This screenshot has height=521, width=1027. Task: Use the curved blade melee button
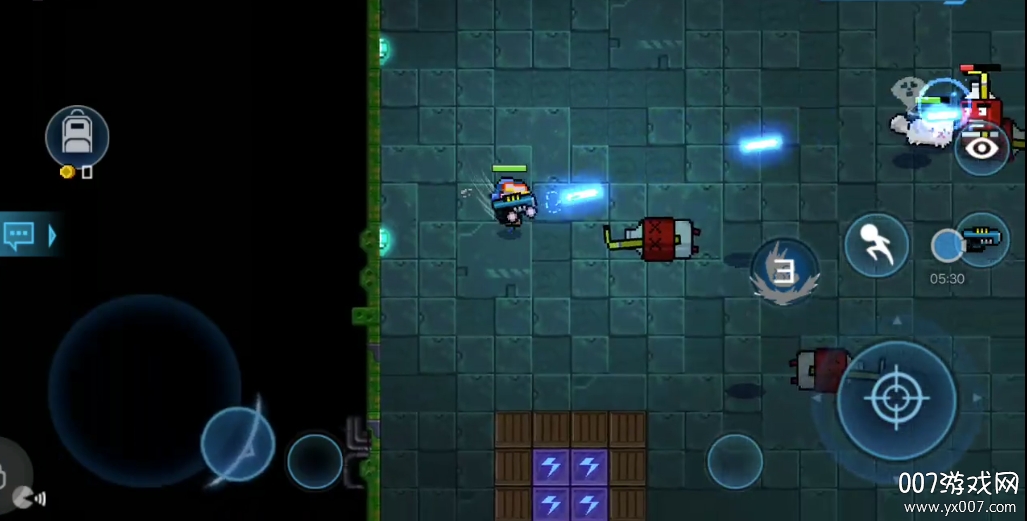[x=238, y=443]
